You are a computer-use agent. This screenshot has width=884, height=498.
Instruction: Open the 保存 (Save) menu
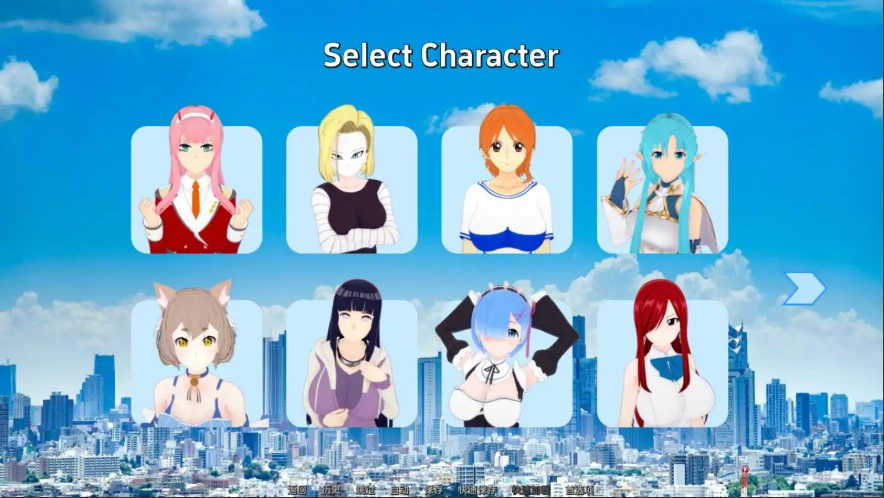coord(433,490)
